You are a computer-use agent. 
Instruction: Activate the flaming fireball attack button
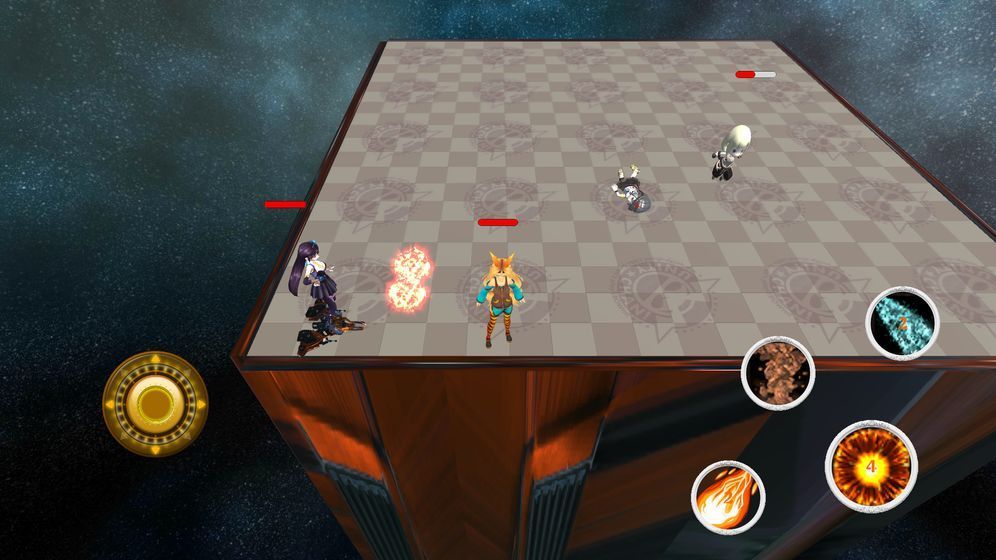(728, 497)
